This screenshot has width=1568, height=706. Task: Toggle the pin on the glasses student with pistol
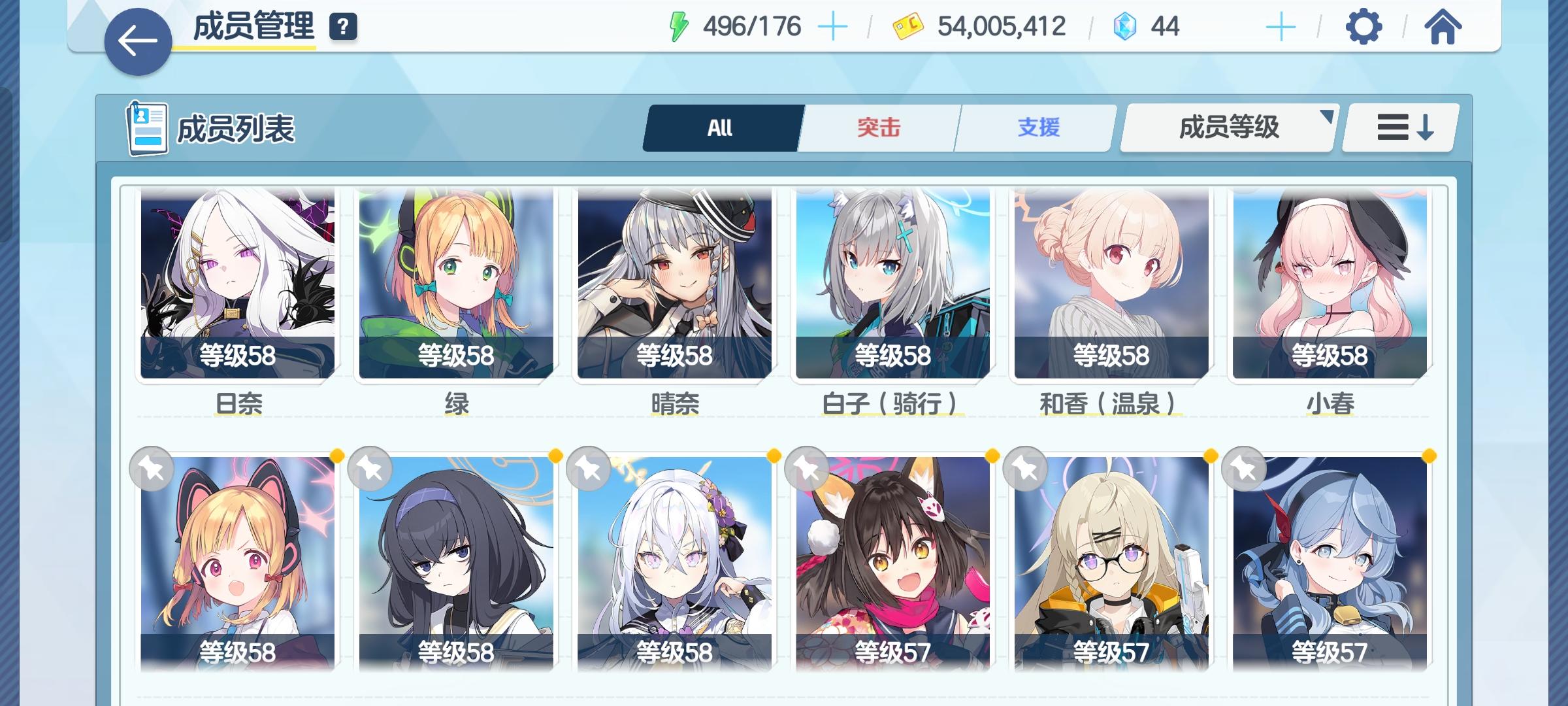coord(1024,468)
